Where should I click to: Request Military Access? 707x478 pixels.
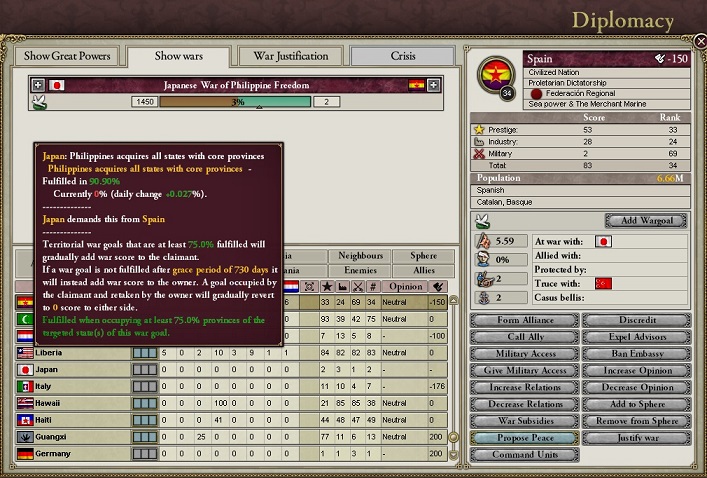point(524,354)
